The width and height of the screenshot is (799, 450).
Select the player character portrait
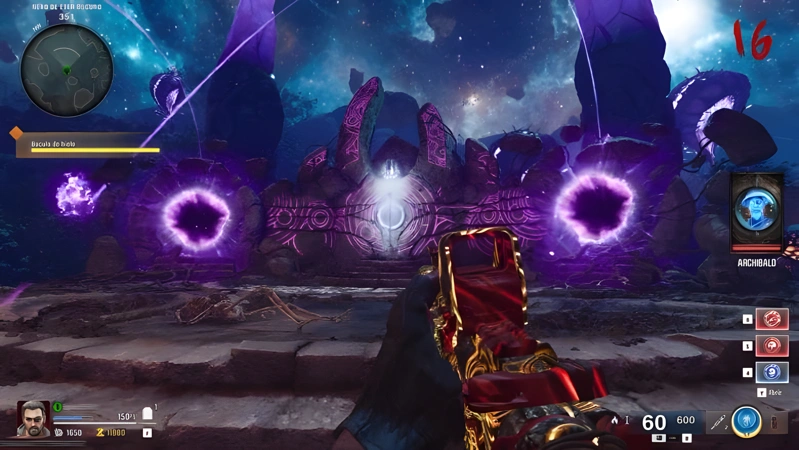33,418
